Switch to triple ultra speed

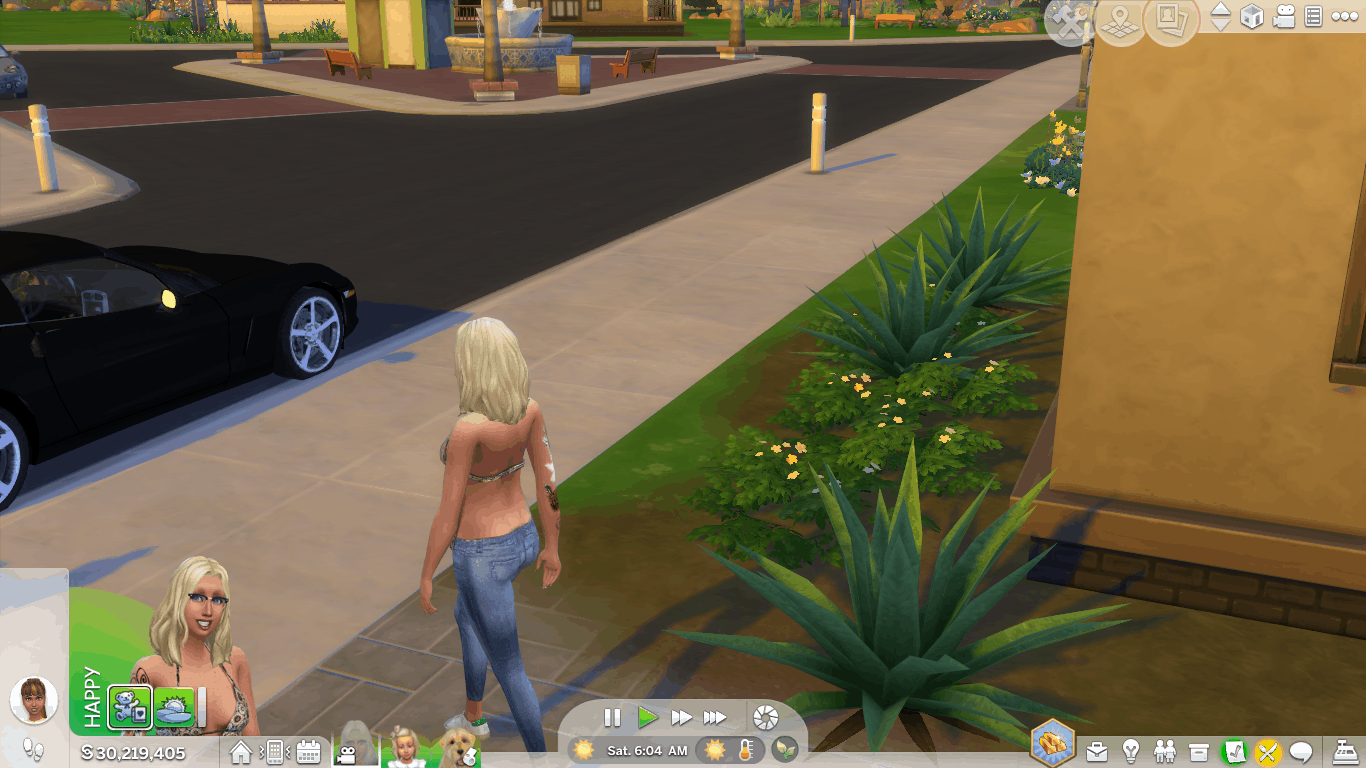(715, 717)
